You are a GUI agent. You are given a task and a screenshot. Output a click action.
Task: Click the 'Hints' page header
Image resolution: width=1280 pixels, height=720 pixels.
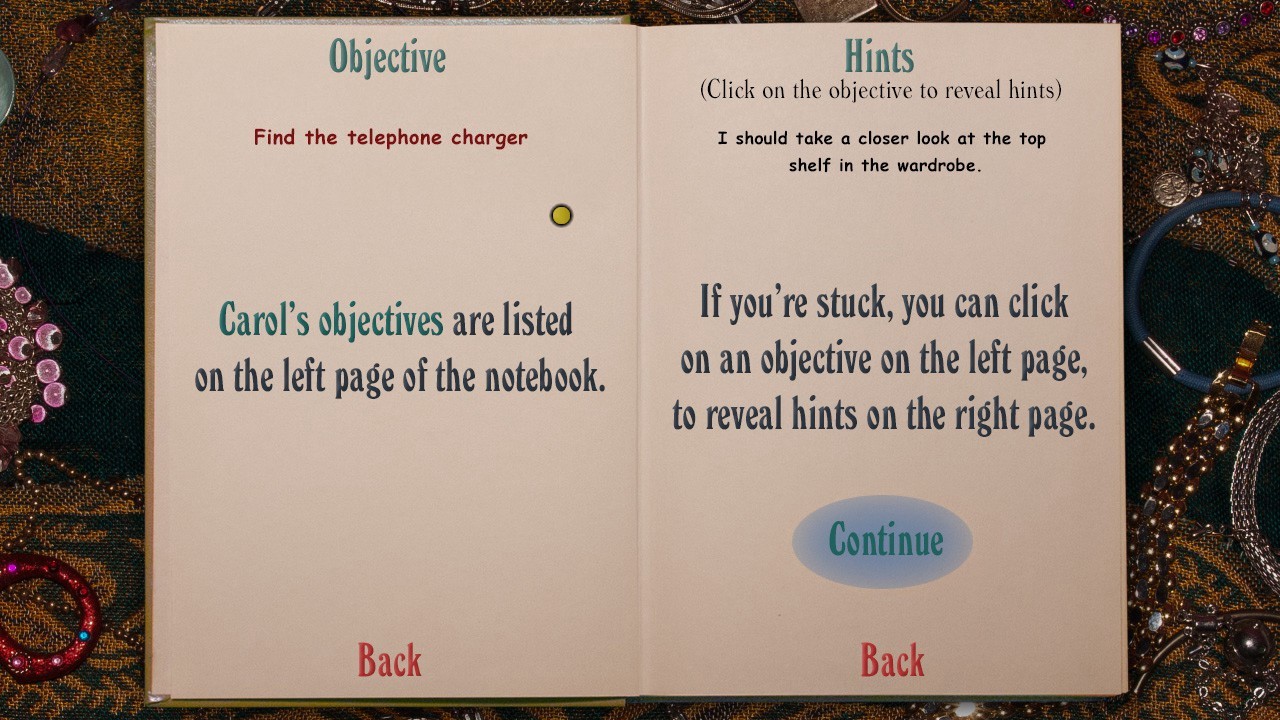coord(879,57)
